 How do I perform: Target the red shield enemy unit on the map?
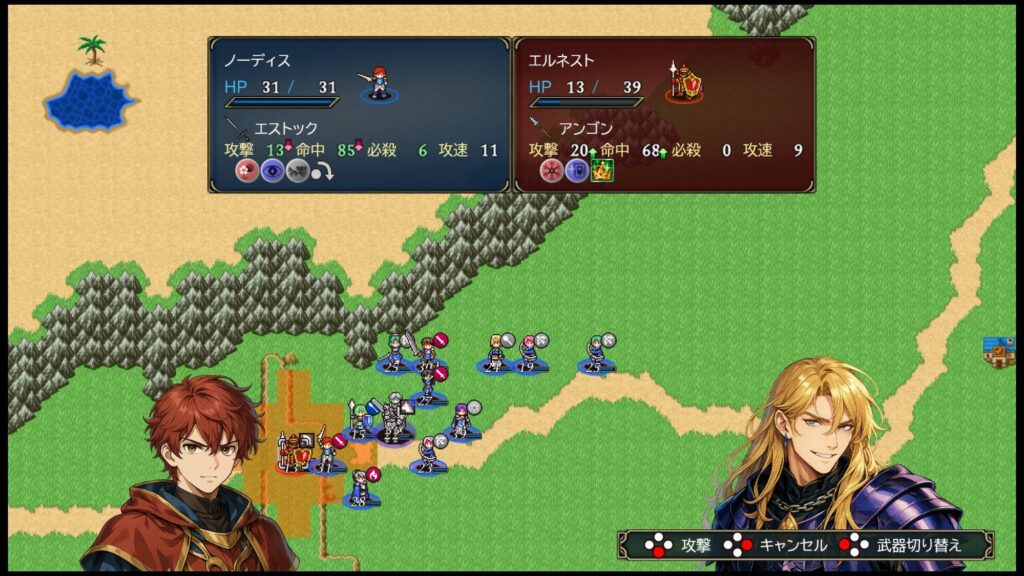pyautogui.click(x=296, y=452)
